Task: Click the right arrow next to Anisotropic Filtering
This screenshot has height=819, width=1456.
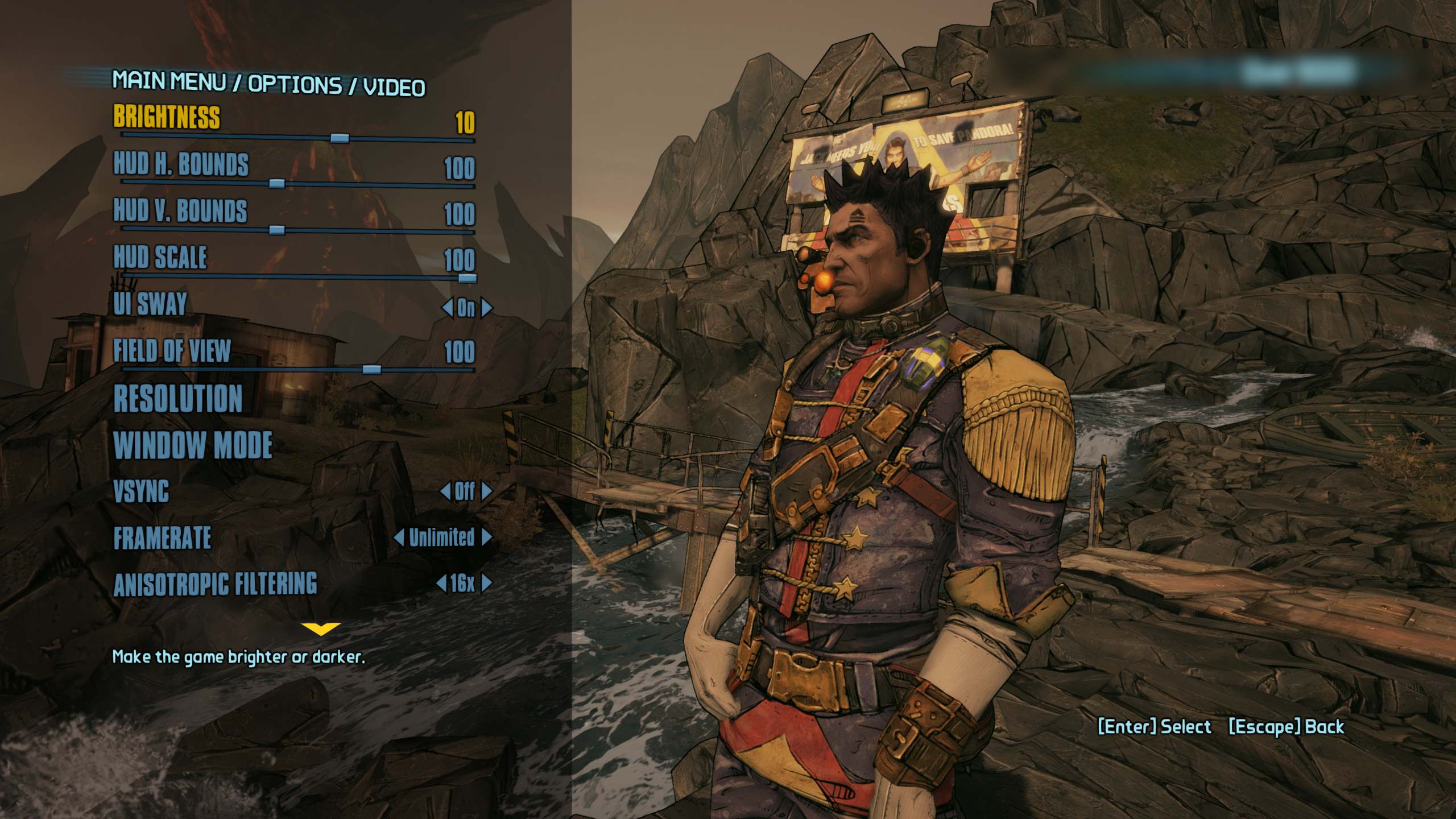Action: (x=486, y=584)
